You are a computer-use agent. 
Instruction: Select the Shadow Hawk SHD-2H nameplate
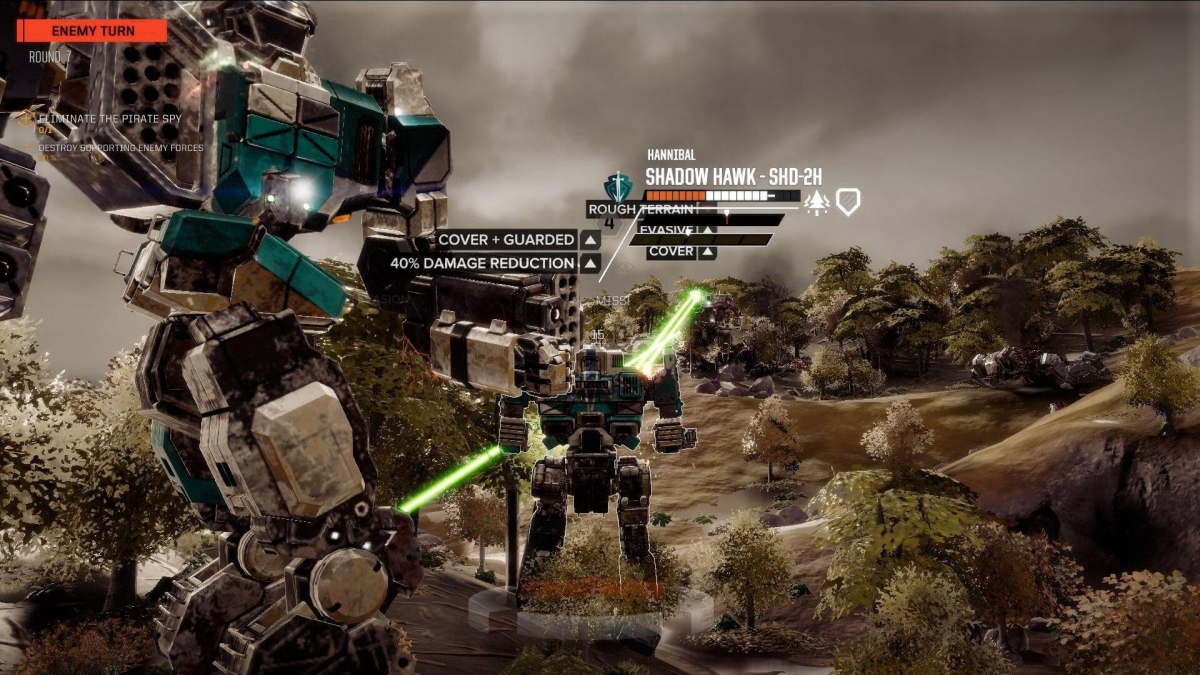[733, 177]
